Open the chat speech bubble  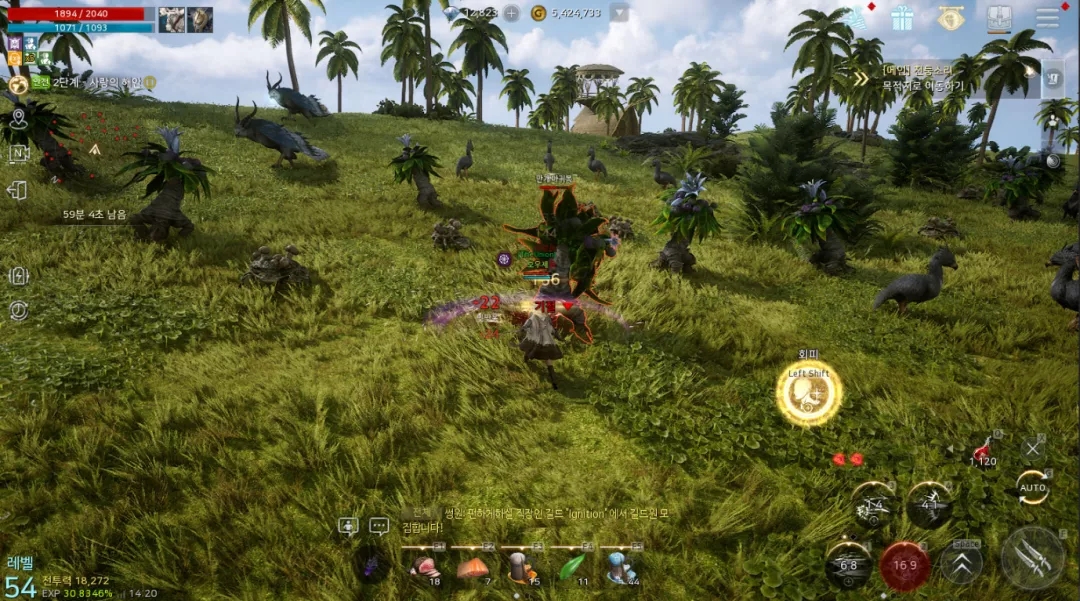click(x=379, y=525)
